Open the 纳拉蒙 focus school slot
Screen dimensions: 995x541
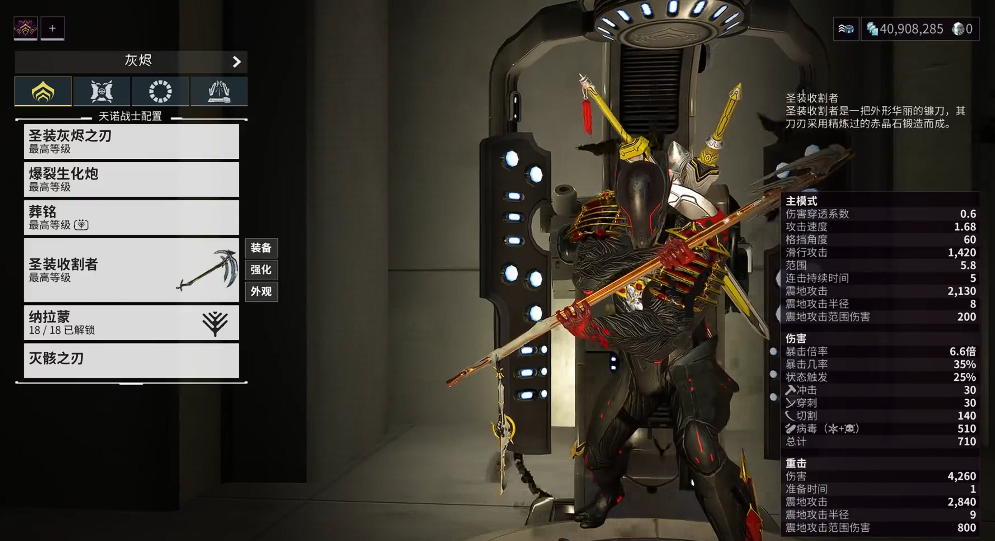(x=131, y=322)
